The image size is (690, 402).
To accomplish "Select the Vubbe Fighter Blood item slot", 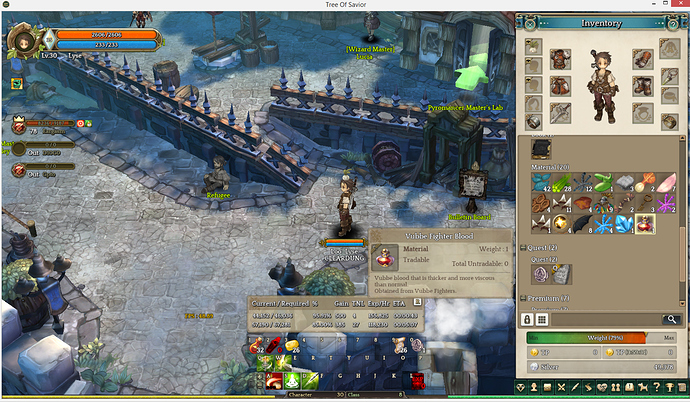I will pos(644,223).
